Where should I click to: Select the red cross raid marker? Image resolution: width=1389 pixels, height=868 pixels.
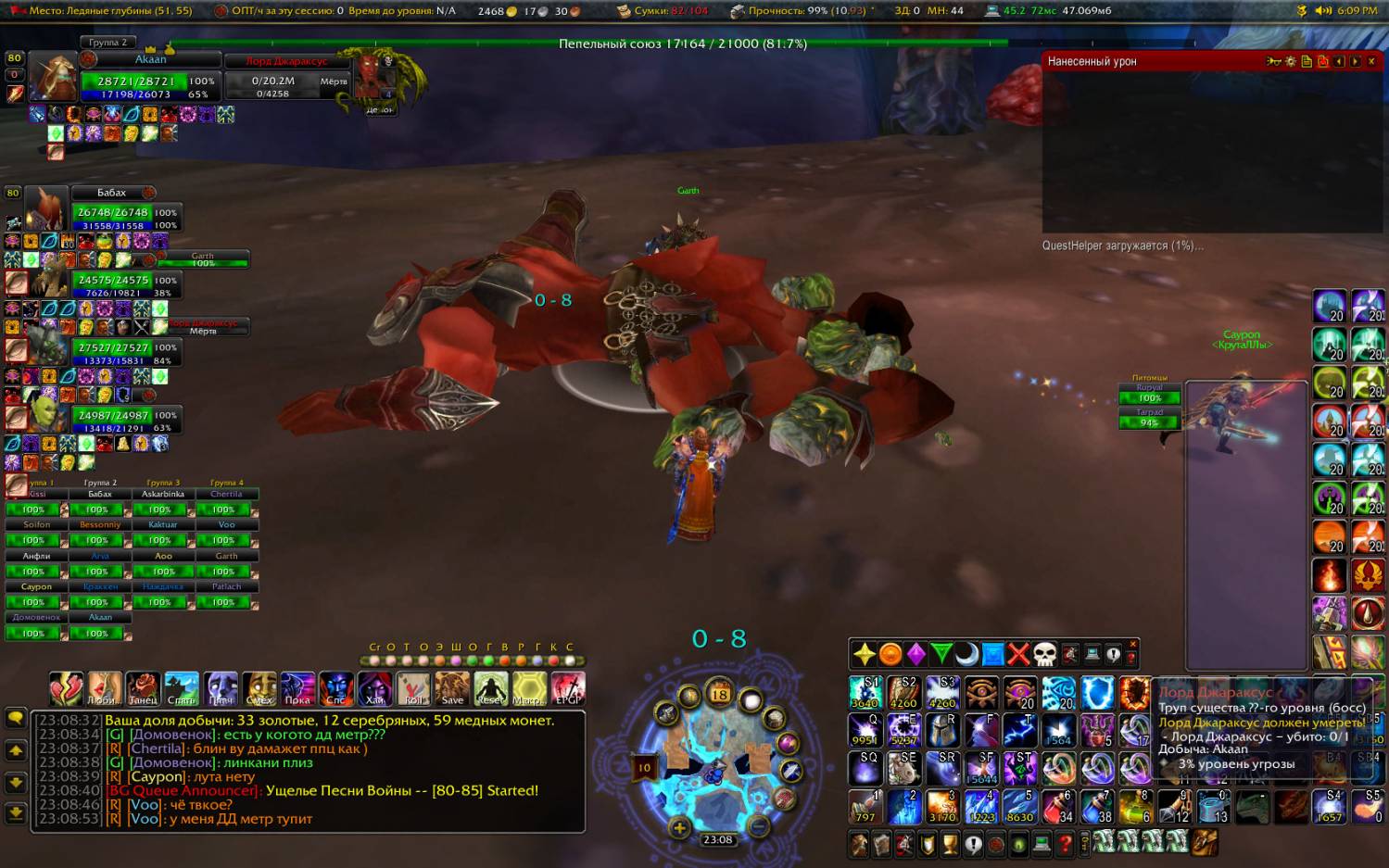pyautogui.click(x=1018, y=654)
